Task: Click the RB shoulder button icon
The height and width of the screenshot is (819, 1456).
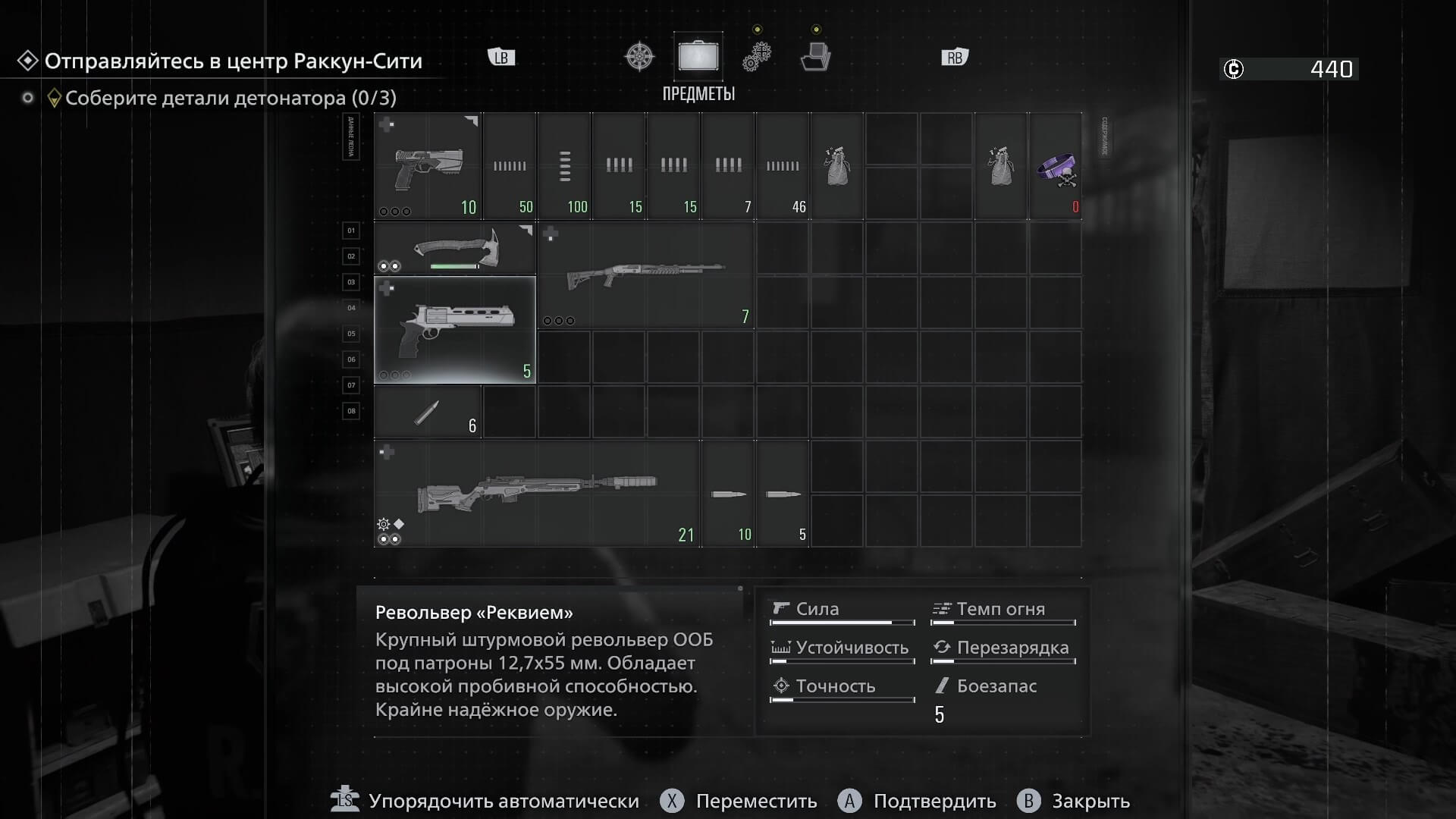Action: [x=955, y=56]
